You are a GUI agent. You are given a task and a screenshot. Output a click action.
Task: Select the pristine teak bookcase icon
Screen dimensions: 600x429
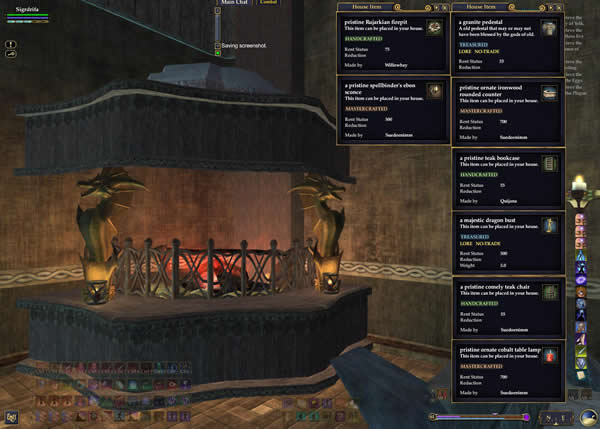[x=550, y=164]
